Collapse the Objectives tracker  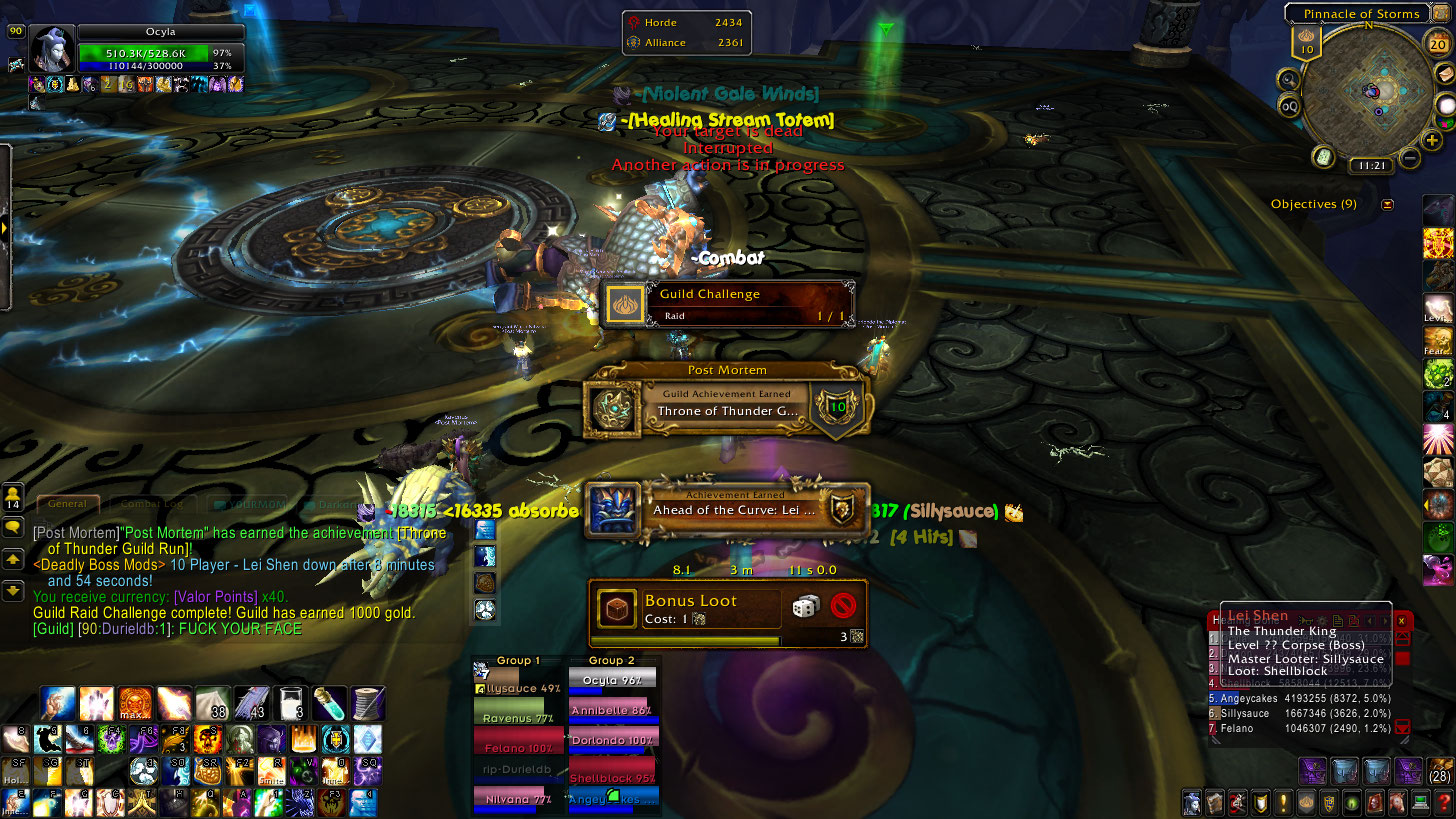tap(1387, 204)
